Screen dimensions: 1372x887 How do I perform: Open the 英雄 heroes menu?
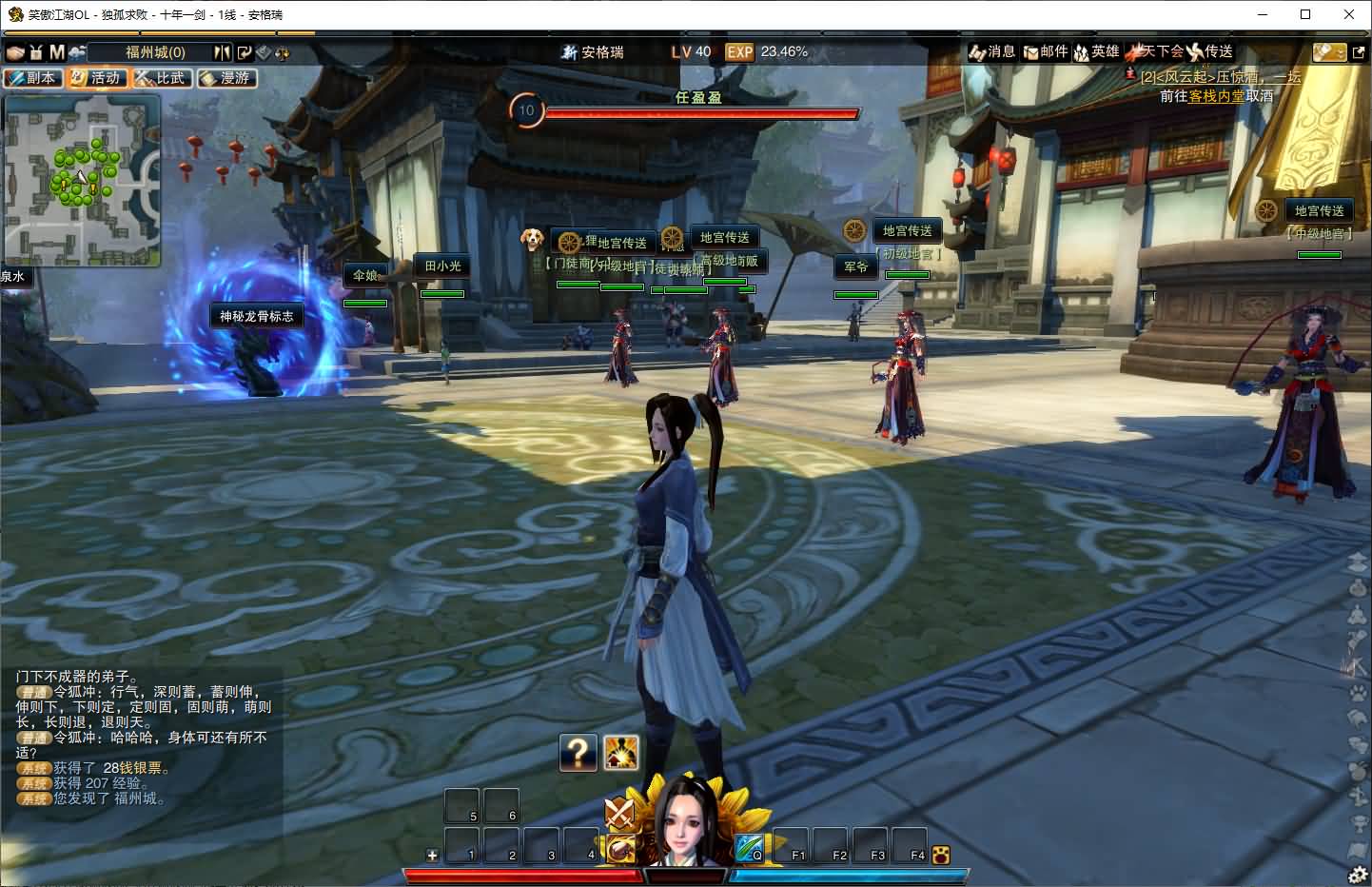click(x=1097, y=52)
